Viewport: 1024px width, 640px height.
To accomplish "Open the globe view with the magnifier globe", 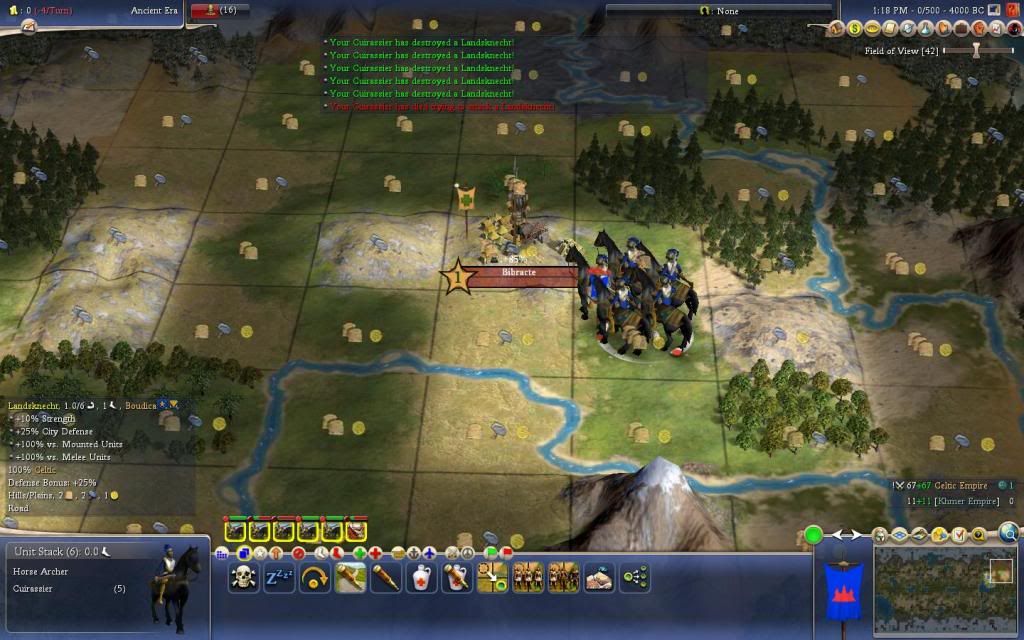I will (x=1009, y=533).
